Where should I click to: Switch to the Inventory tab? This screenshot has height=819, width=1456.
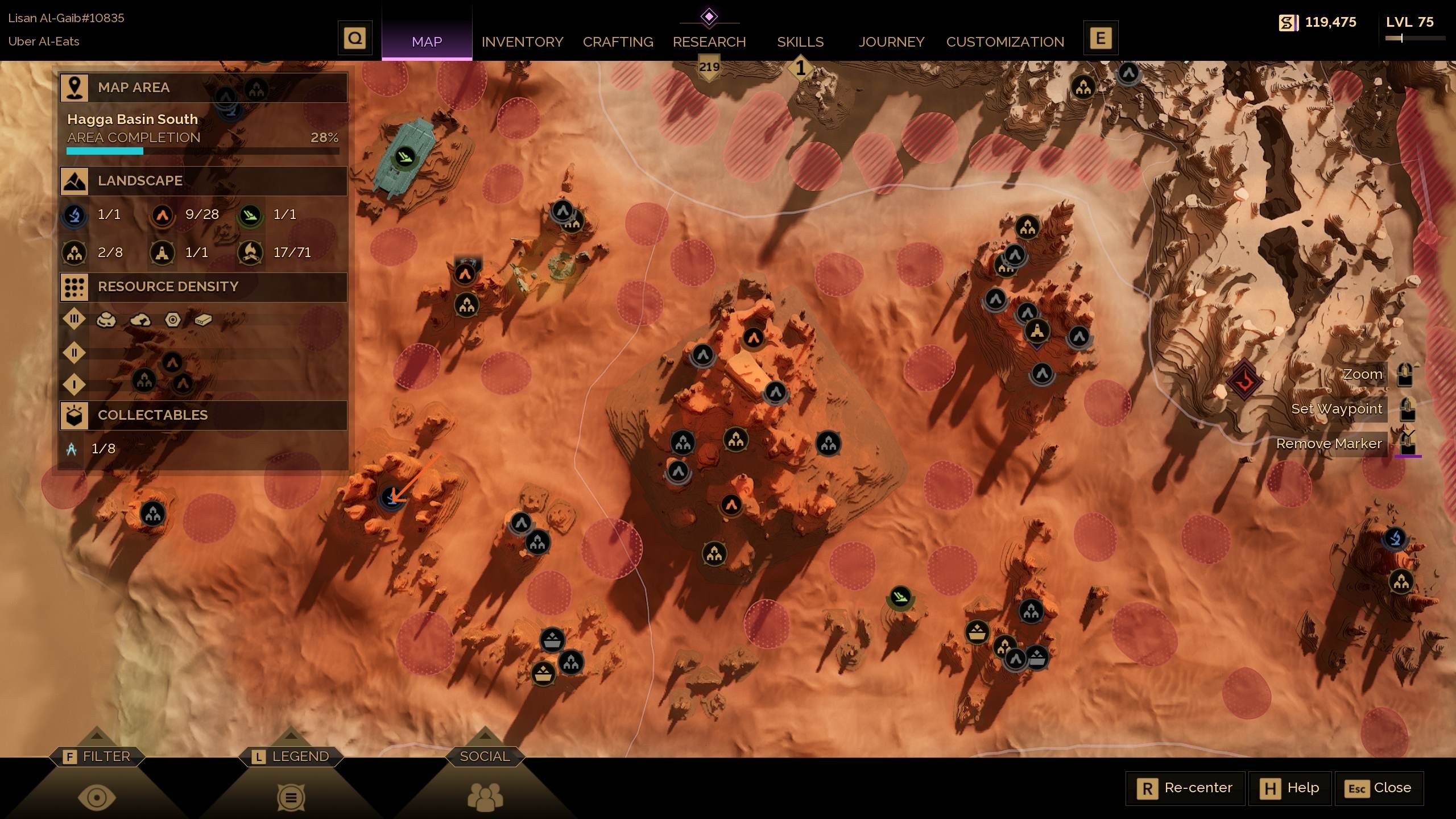pyautogui.click(x=522, y=42)
